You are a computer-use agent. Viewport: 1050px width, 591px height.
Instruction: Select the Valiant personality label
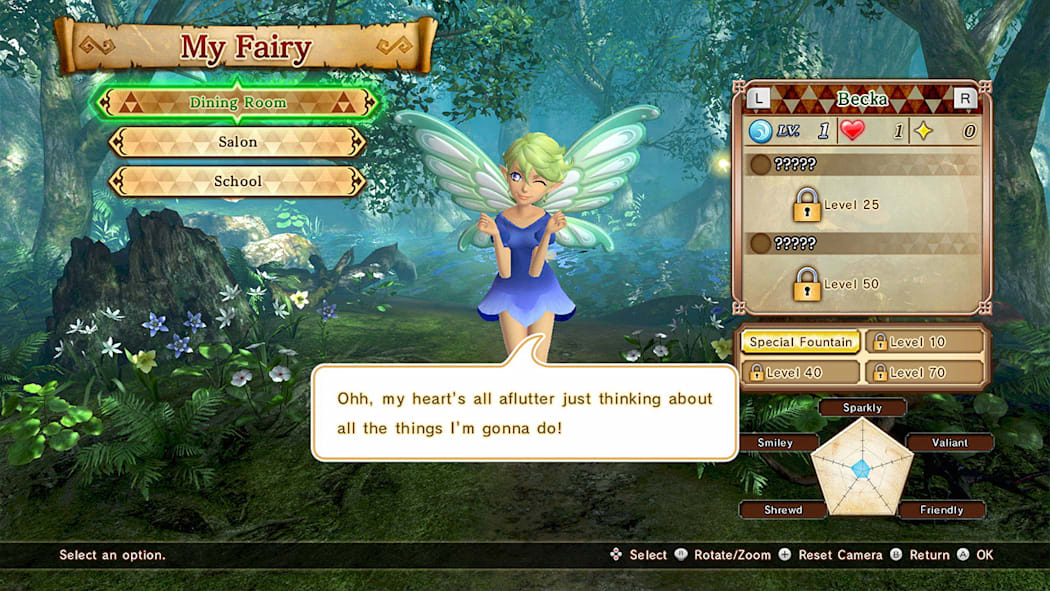[x=949, y=443]
